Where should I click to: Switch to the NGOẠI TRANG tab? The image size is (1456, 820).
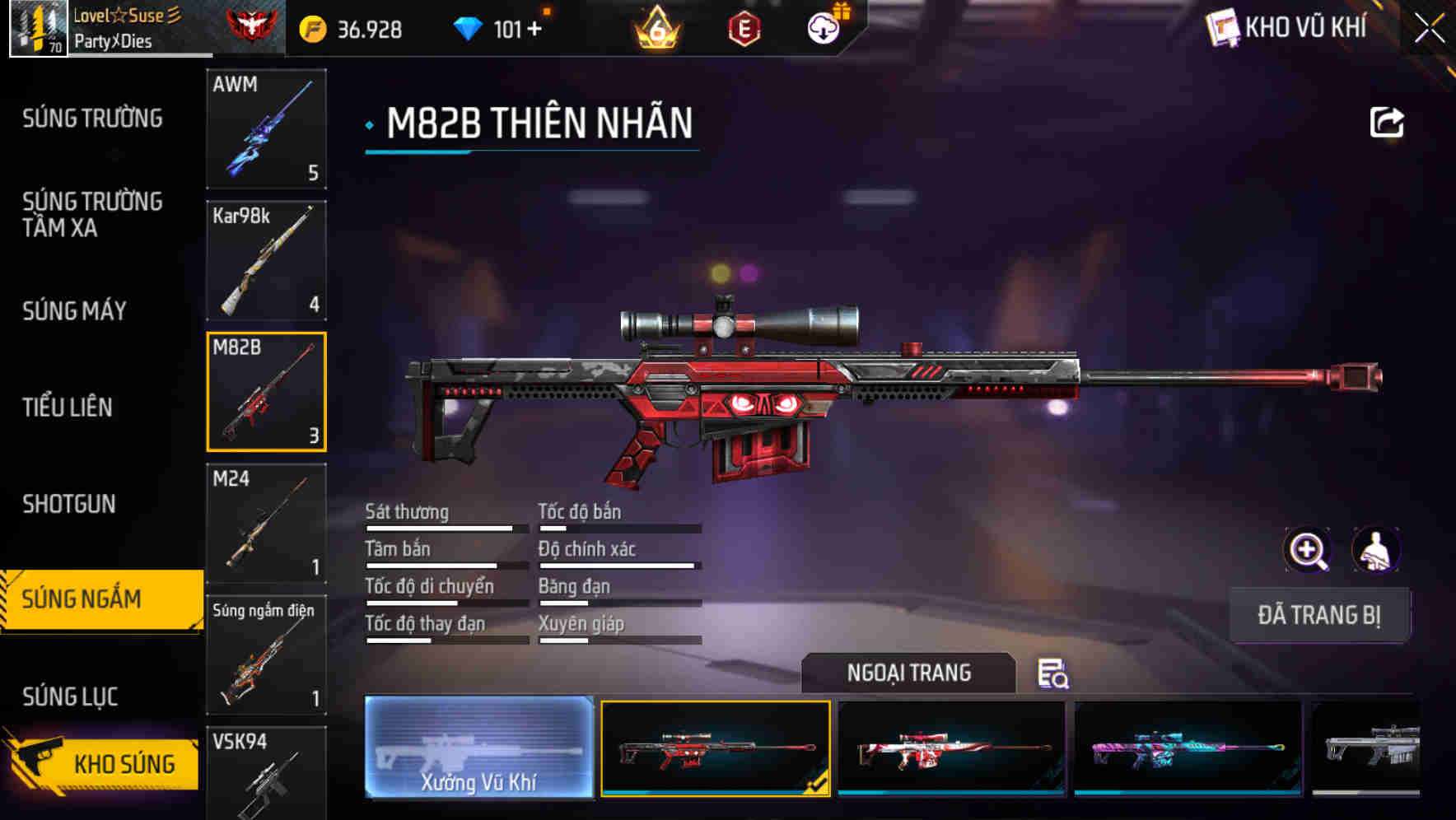tap(909, 673)
